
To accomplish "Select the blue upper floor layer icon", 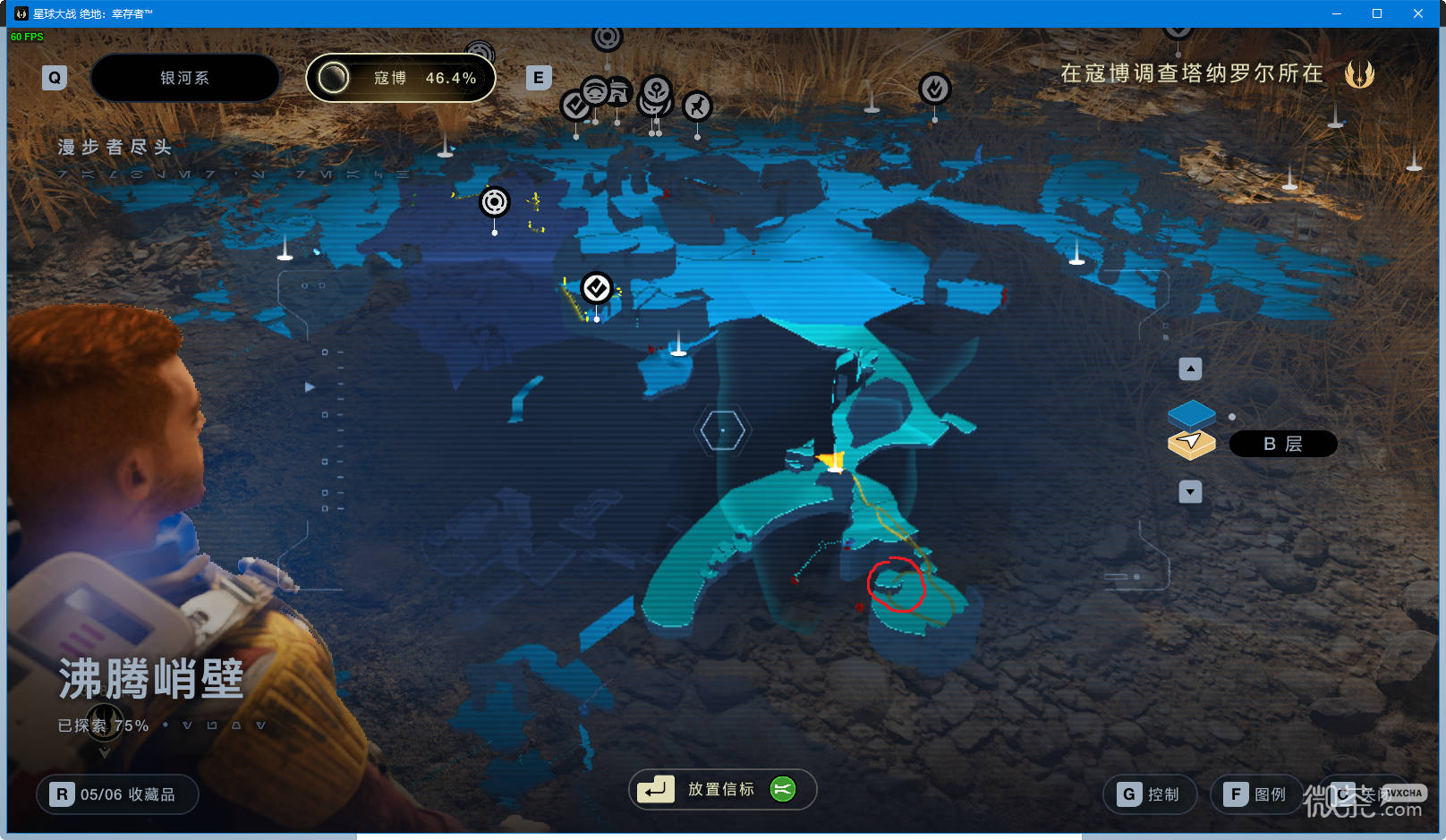I will click(1191, 413).
